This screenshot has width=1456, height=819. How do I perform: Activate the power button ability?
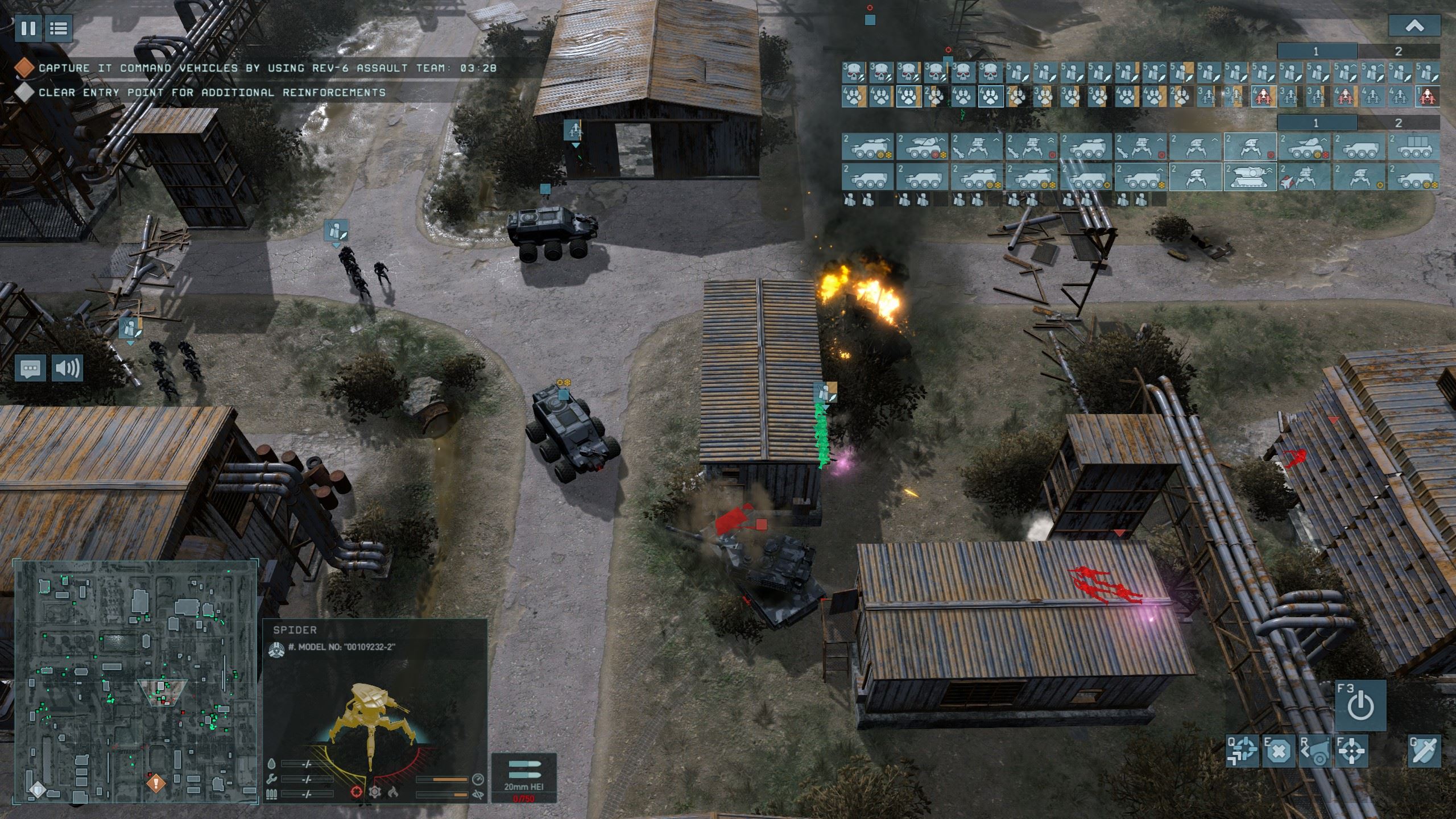point(1360,705)
